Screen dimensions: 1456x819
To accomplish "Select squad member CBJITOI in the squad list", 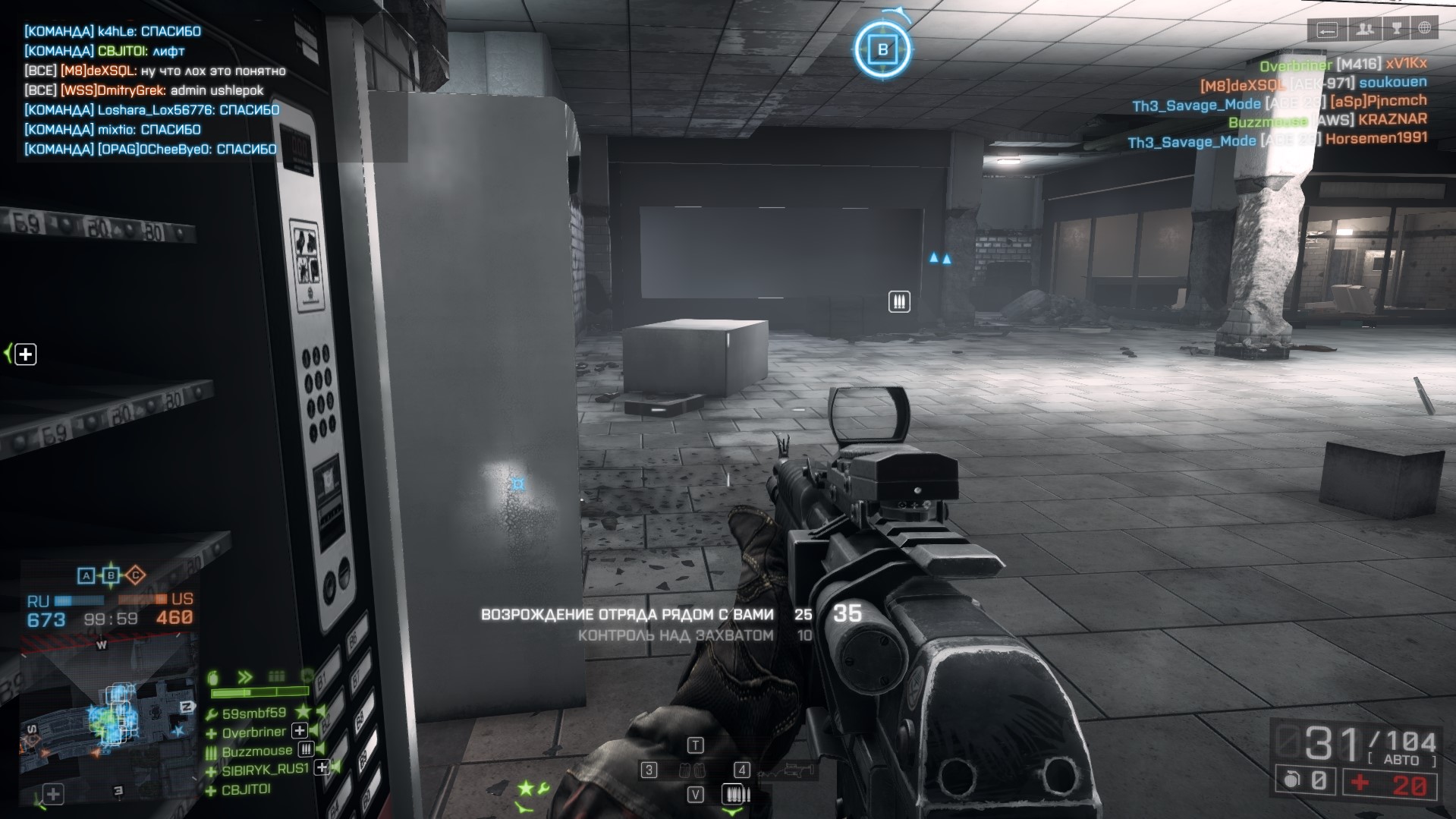I will pos(246,789).
